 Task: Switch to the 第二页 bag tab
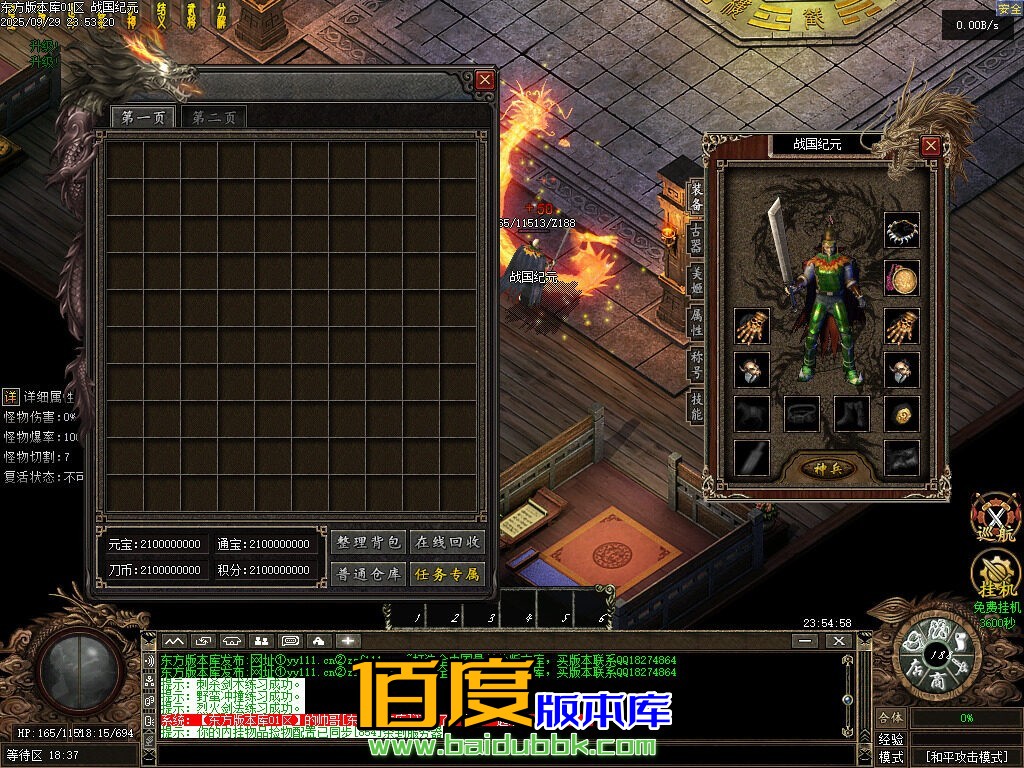click(x=214, y=117)
